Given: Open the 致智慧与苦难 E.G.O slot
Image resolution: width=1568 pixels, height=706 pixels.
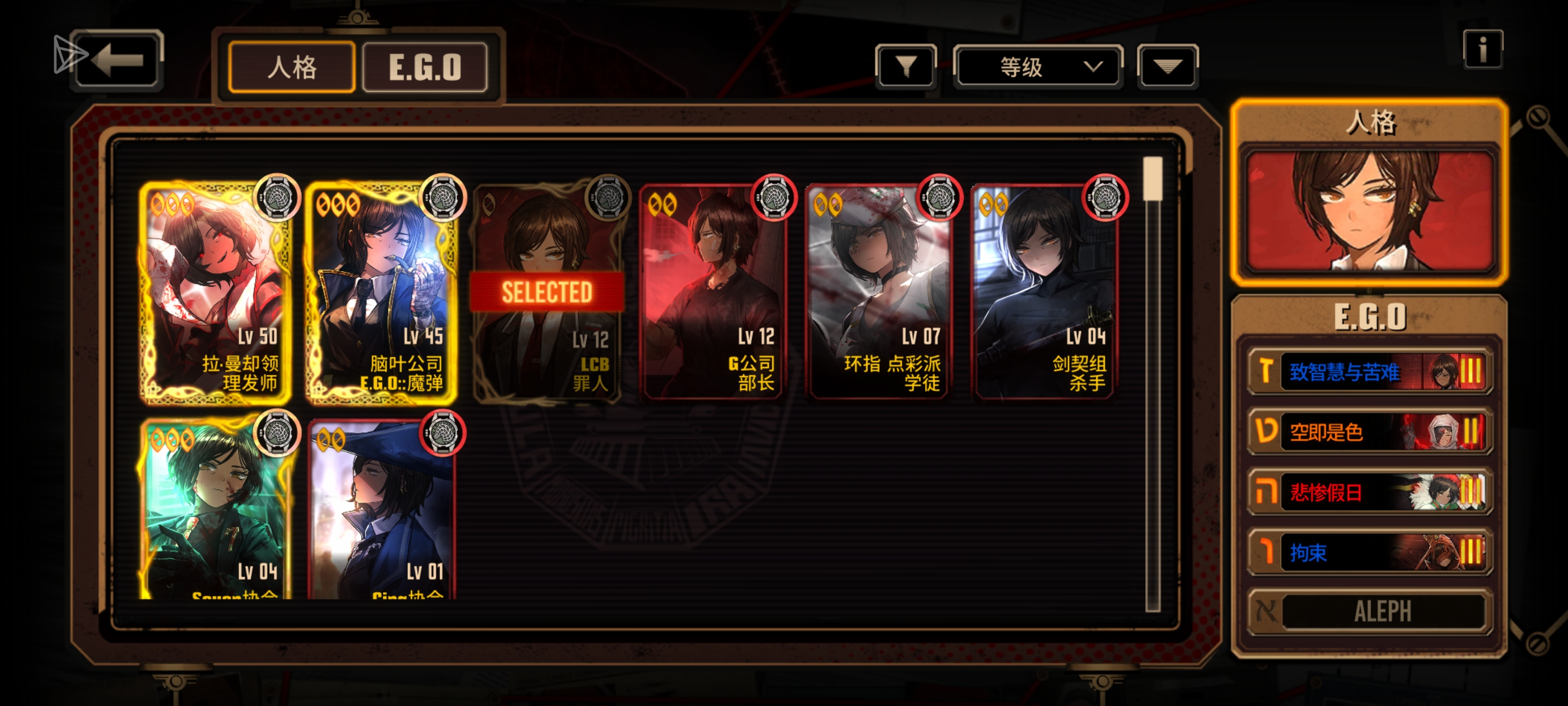Looking at the screenshot, I should (1369, 371).
